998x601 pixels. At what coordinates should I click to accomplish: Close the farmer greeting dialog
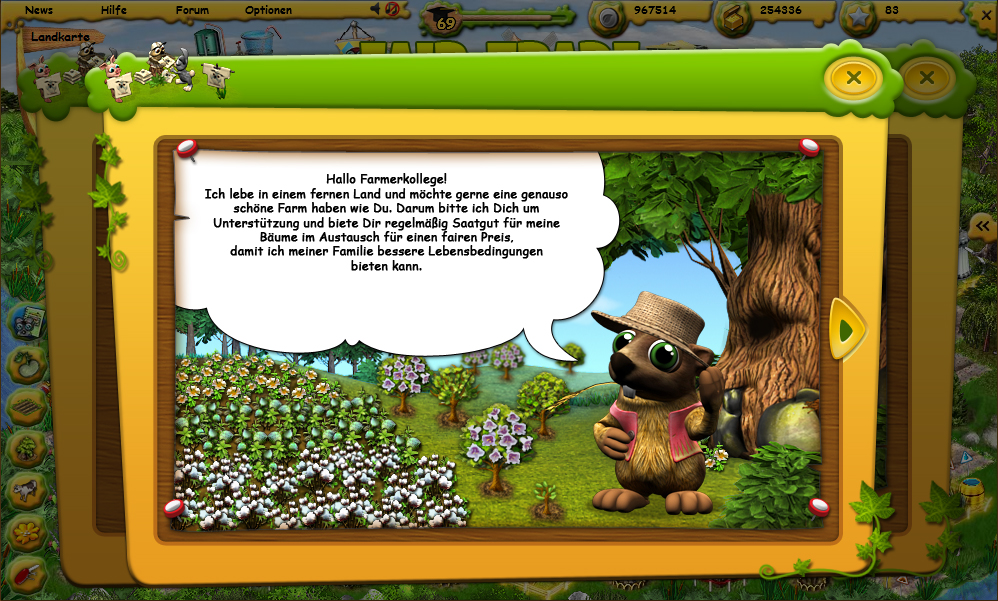[853, 77]
